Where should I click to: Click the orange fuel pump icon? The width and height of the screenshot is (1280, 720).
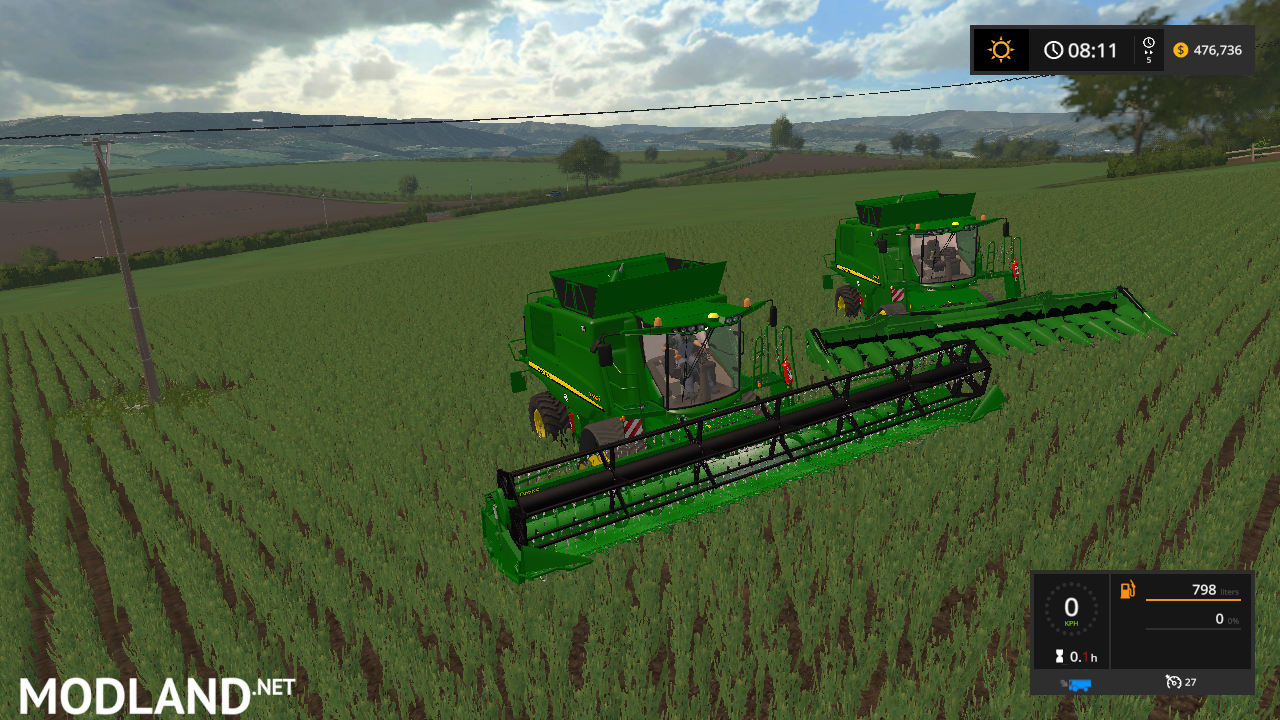coord(1128,590)
